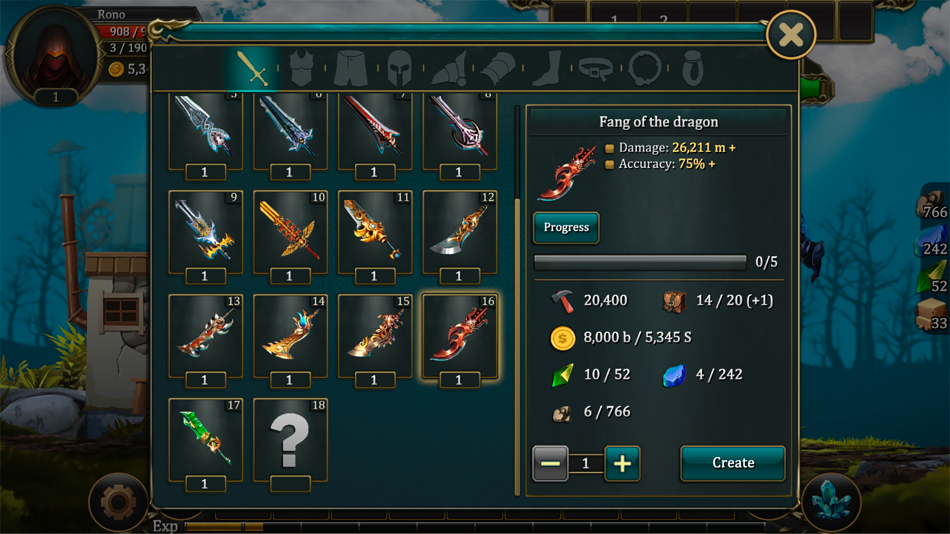Choose the necklace category tab
Viewport: 950px width, 534px height.
[645, 68]
